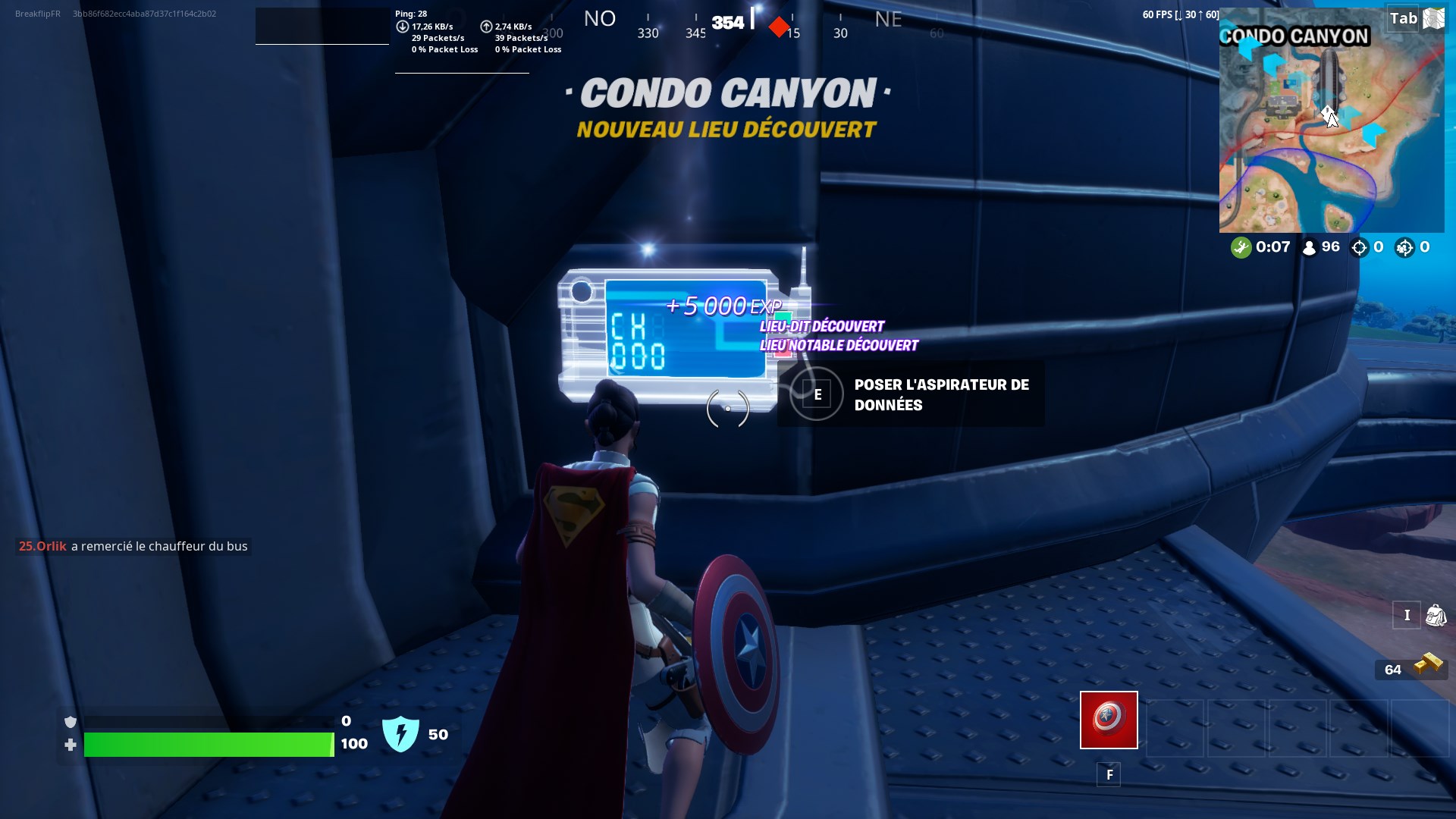Toggle the health cross icon near health bar
Viewport: 1456px width, 819px height.
(x=71, y=745)
